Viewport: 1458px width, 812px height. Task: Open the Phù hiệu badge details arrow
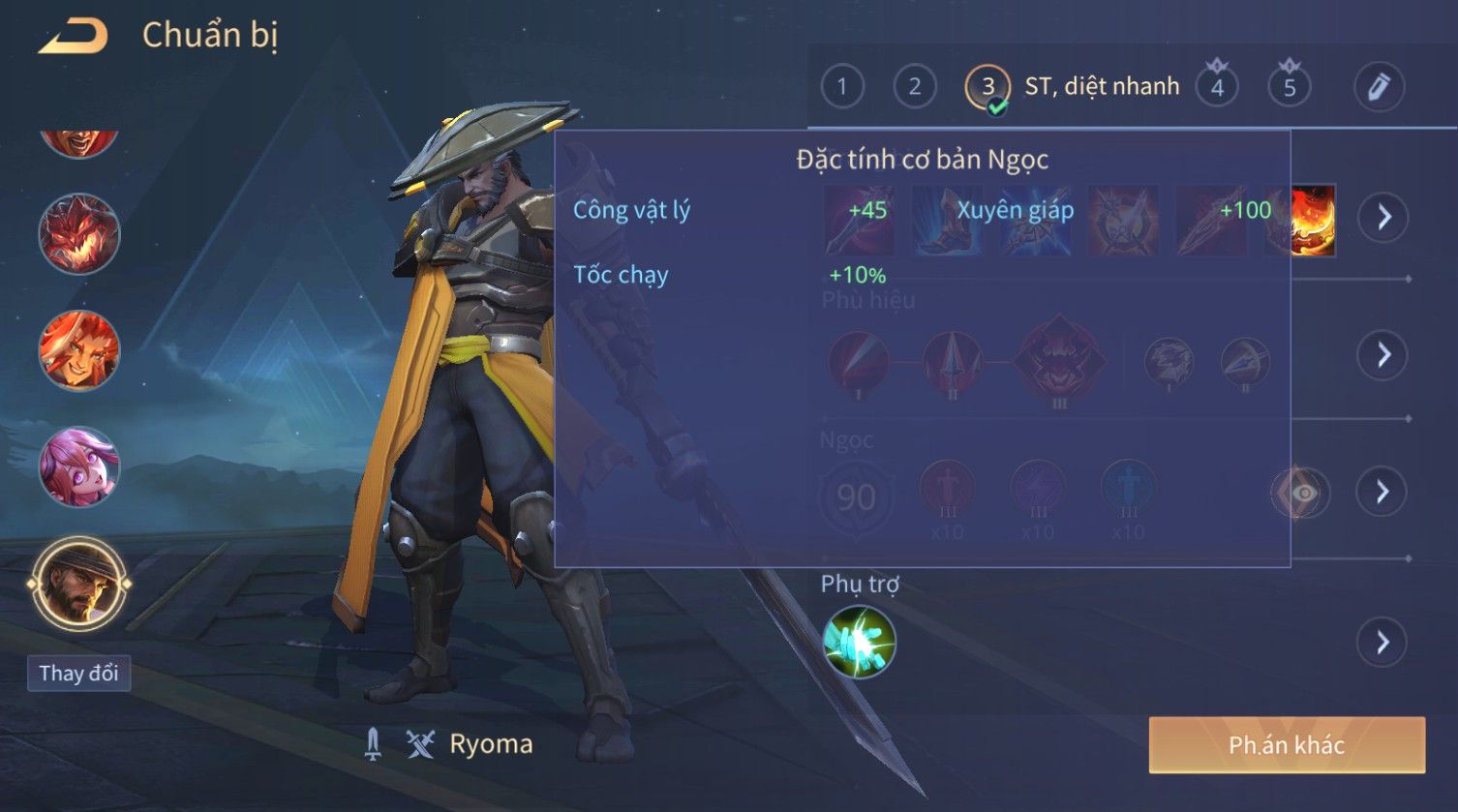1383,355
